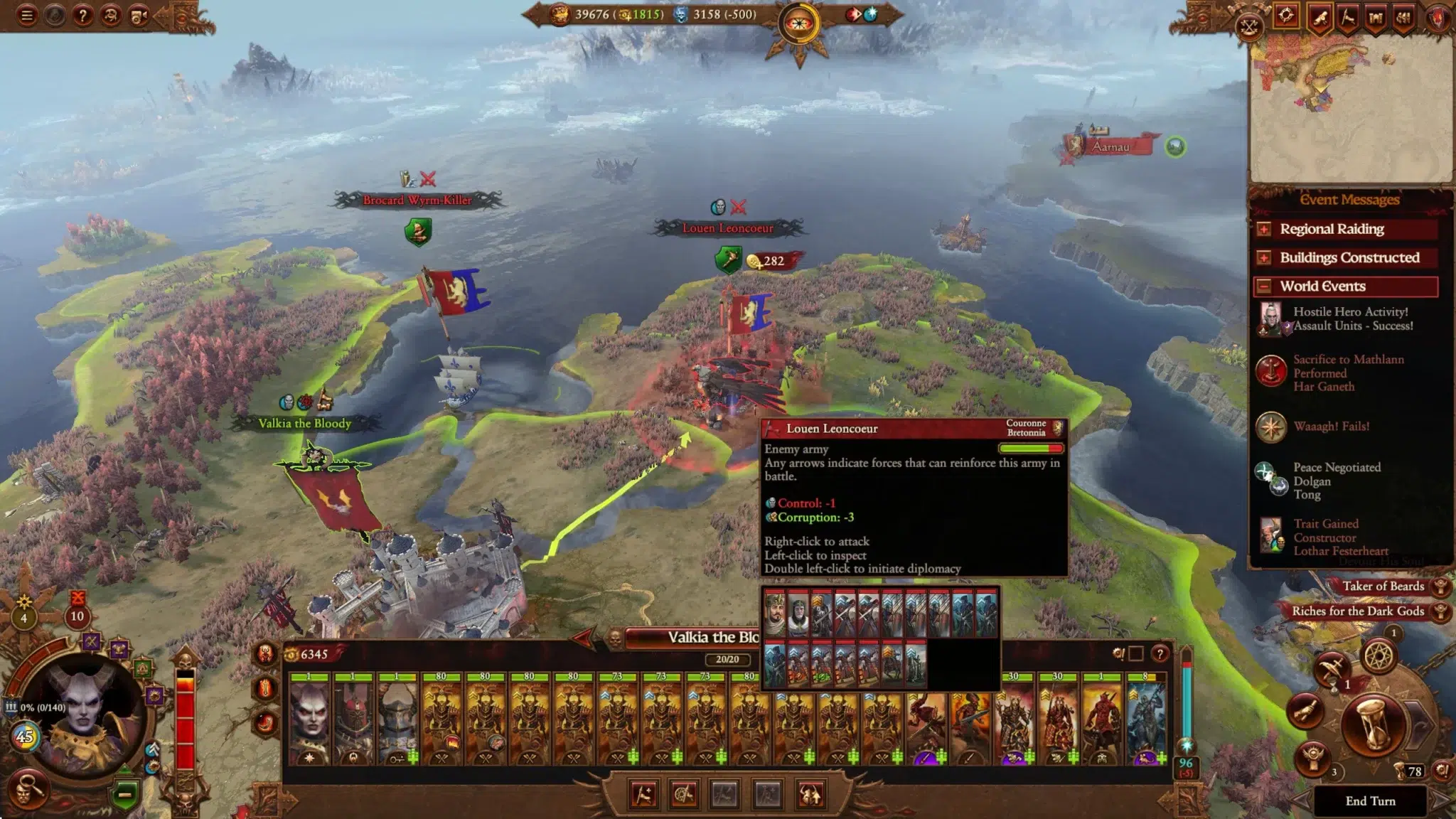Open the eight-pointed star button
The width and height of the screenshot is (1456, 819).
[x=1379, y=656]
